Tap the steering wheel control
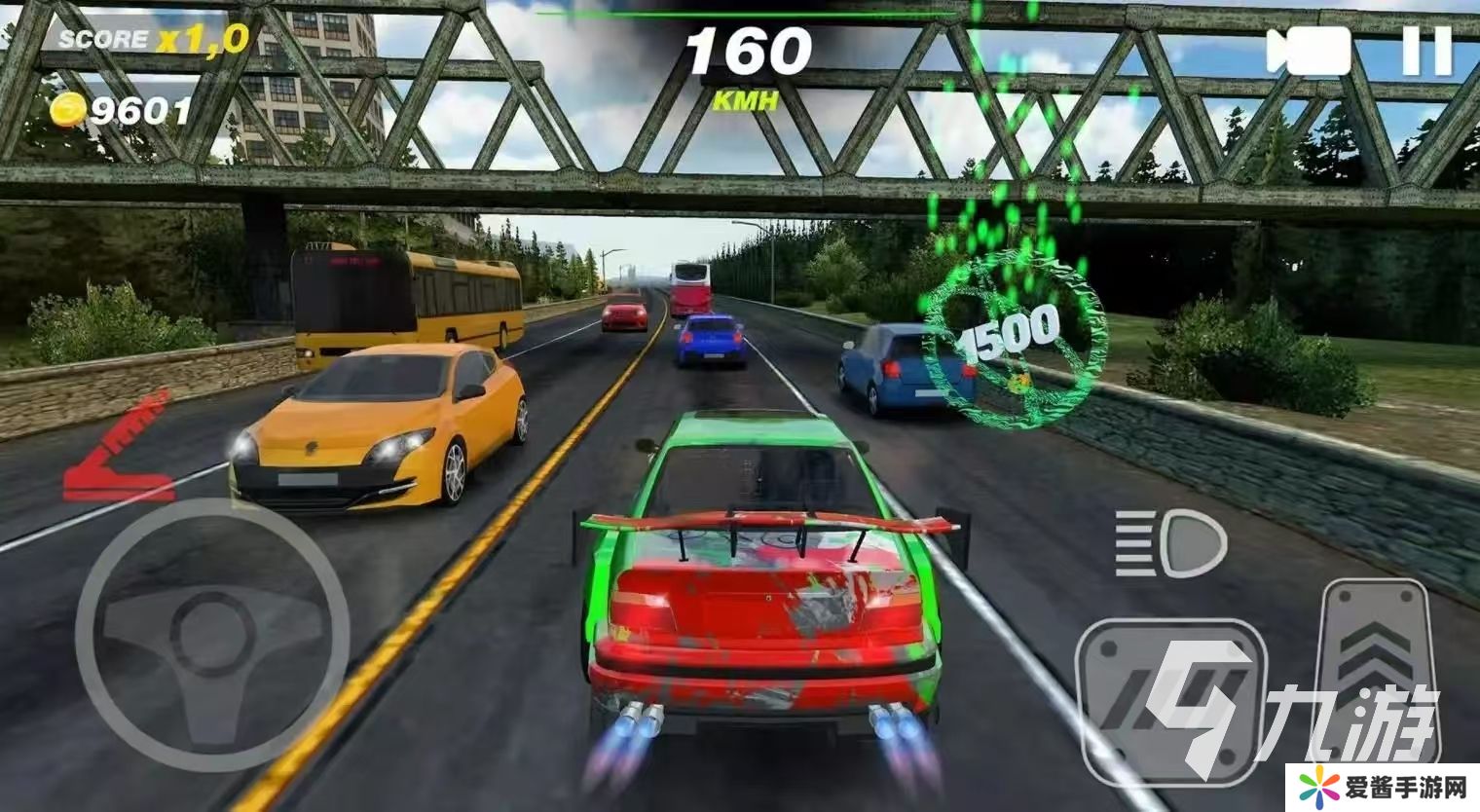 coord(212,634)
